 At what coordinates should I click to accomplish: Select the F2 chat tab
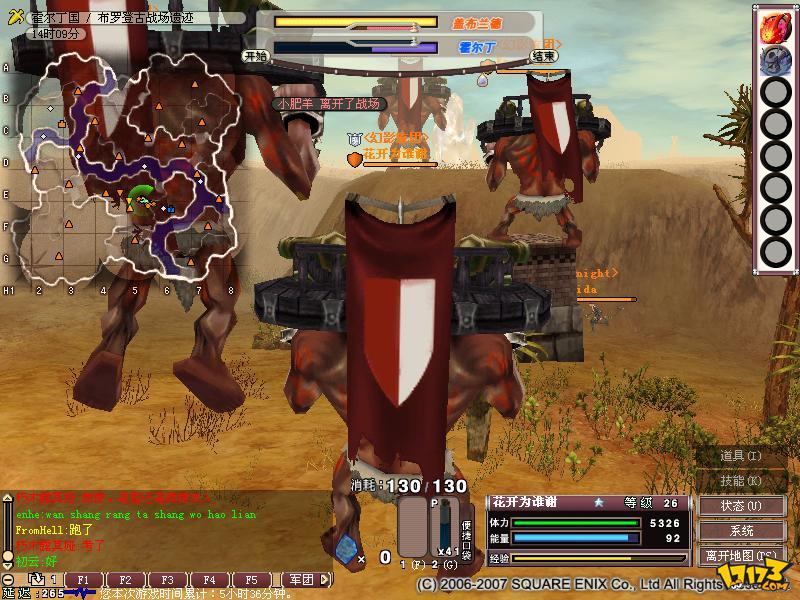pyautogui.click(x=126, y=580)
